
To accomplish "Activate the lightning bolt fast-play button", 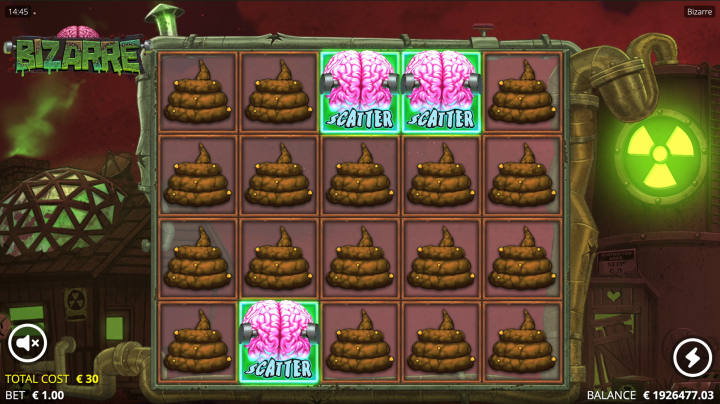I will tap(691, 356).
